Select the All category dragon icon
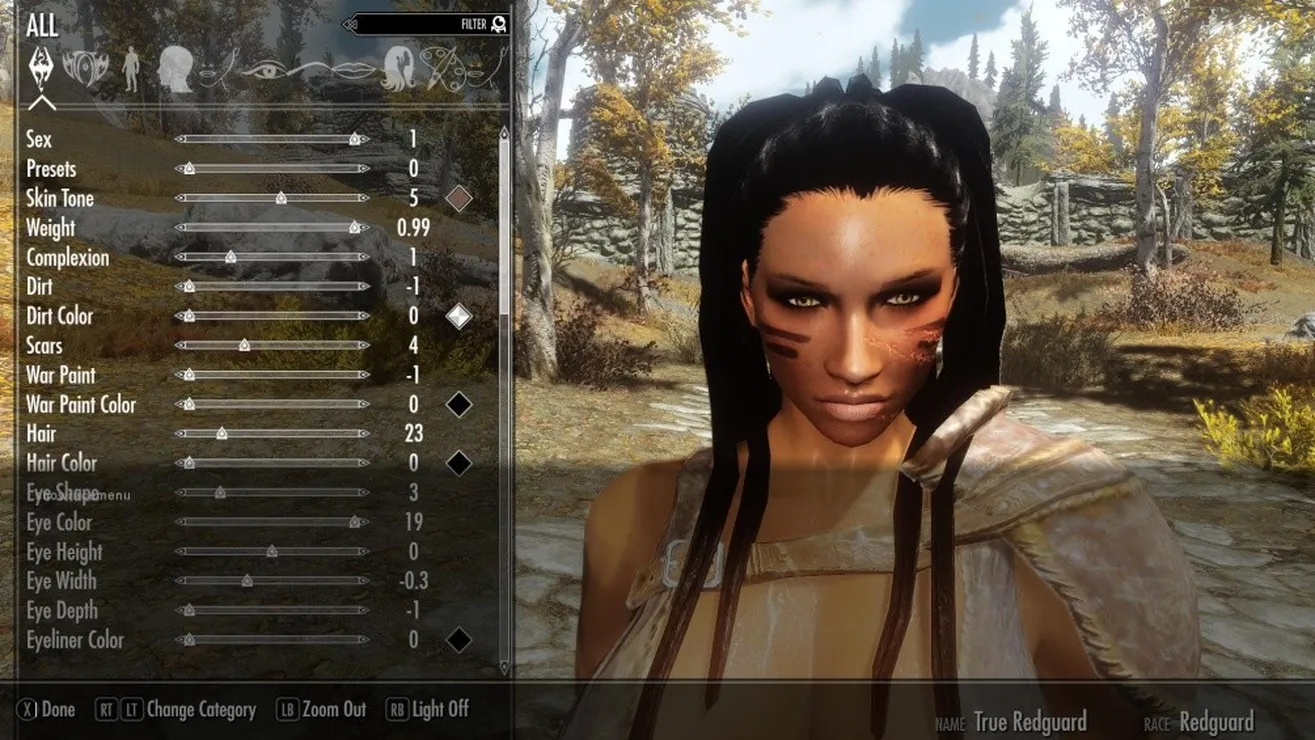The height and width of the screenshot is (740, 1315). click(42, 68)
